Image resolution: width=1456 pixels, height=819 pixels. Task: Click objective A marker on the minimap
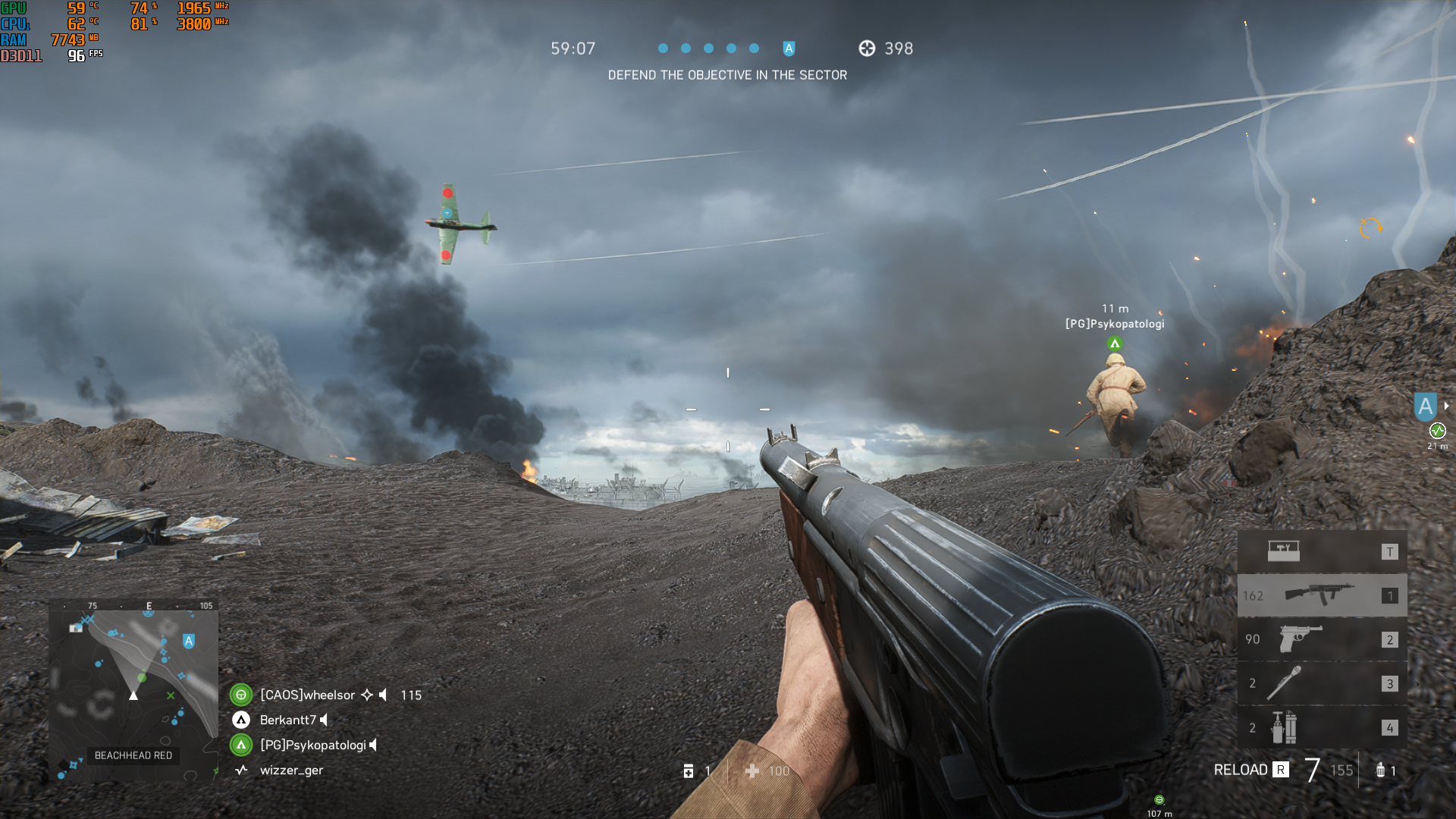pyautogui.click(x=189, y=642)
